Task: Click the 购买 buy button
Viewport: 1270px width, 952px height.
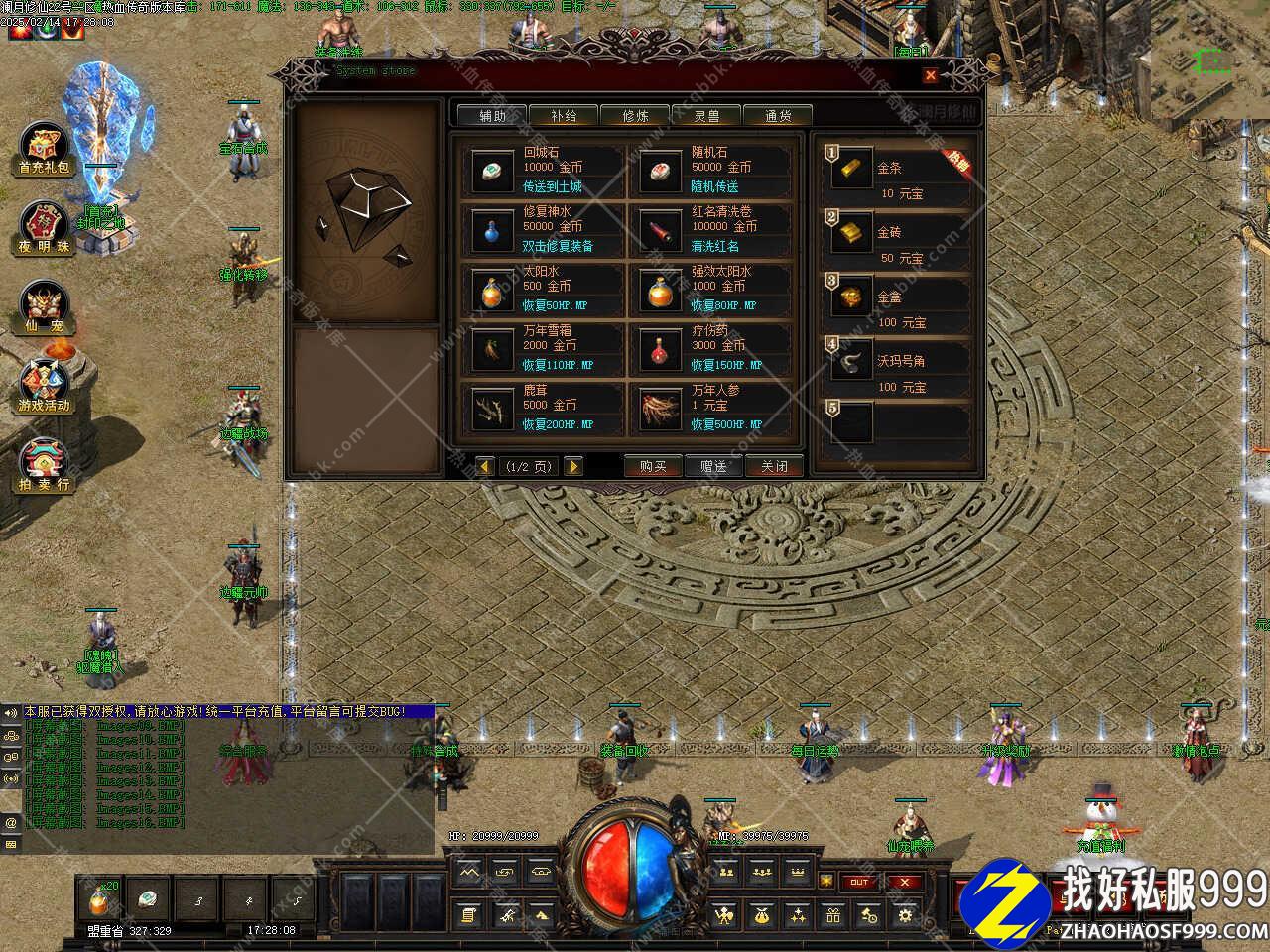Action: (653, 466)
